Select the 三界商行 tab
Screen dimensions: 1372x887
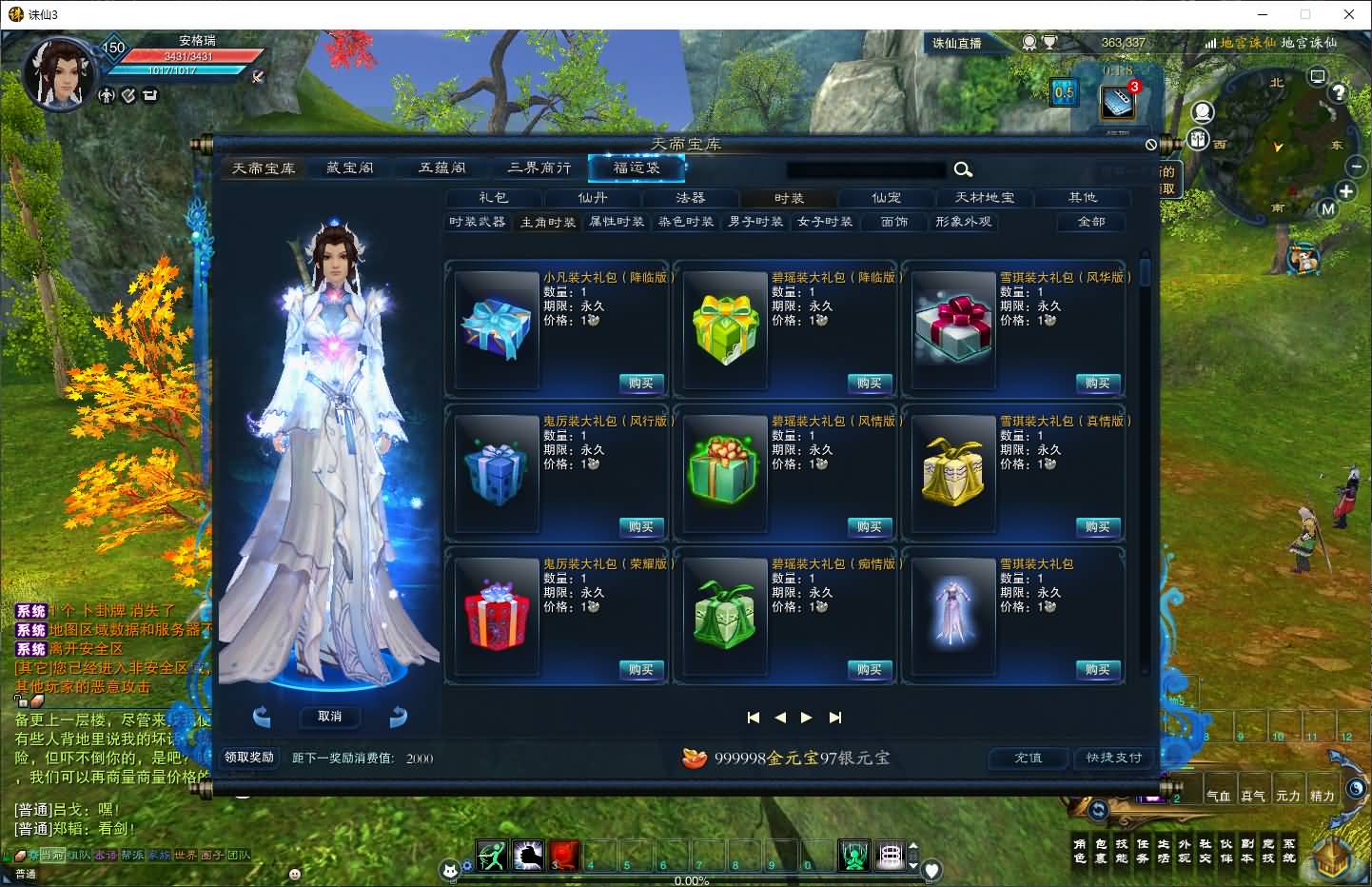point(539,168)
